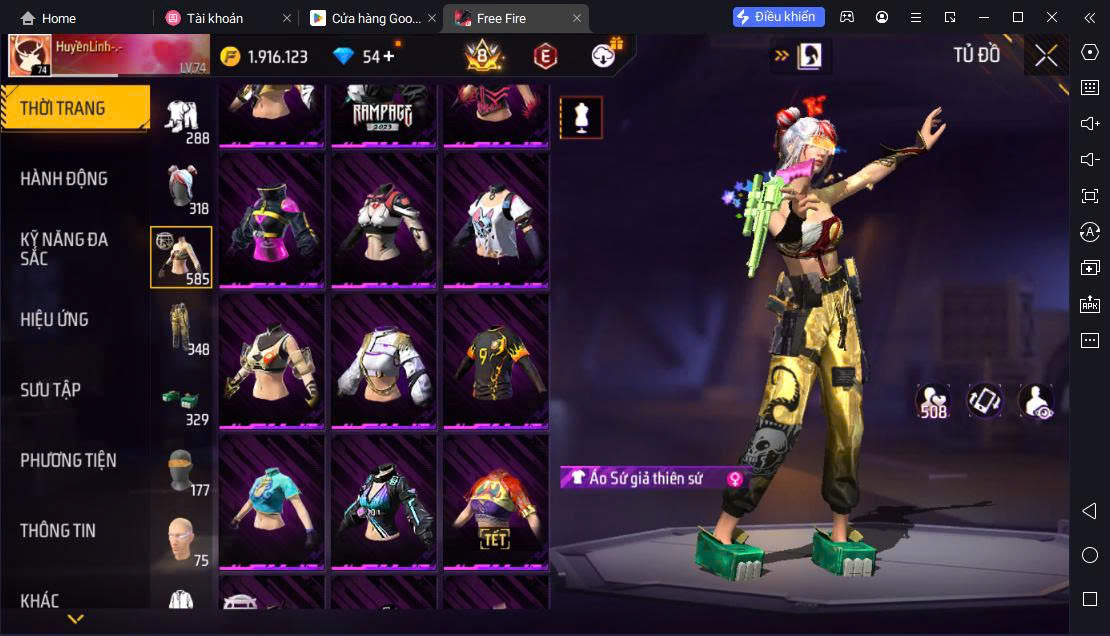Select the Thời Trang tab

(62, 108)
